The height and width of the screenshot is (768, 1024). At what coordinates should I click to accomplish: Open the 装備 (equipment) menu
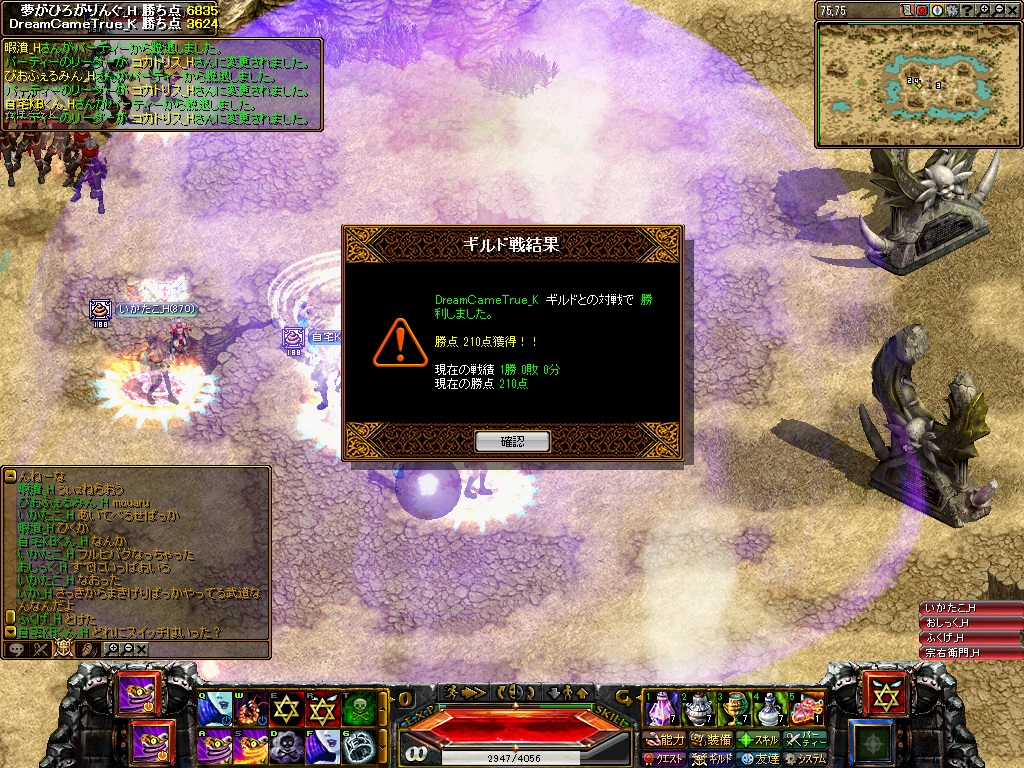[711, 740]
